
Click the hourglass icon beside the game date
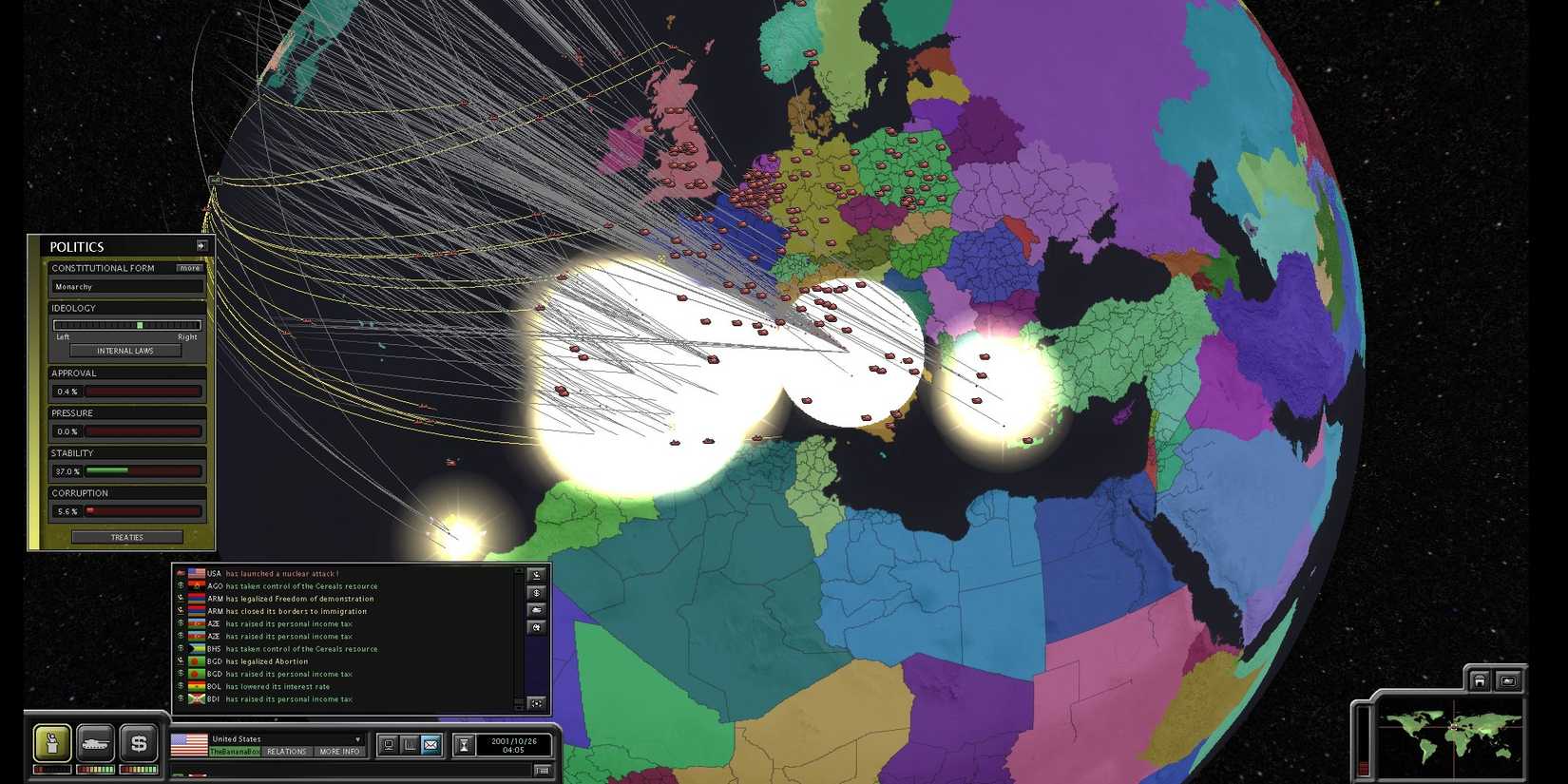(x=465, y=744)
